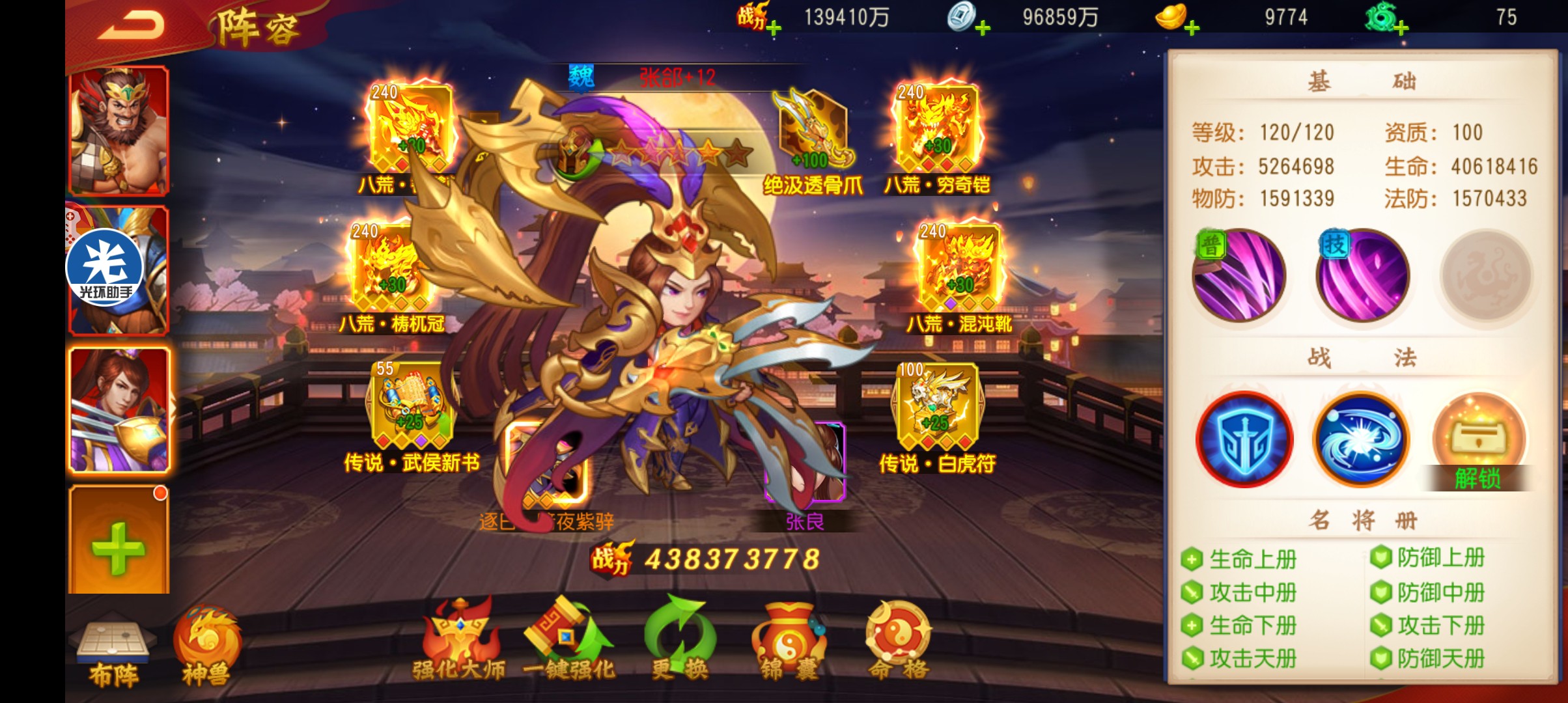Screen dimensions: 1568x703
Task: Unlock the third 战法 tactic slot
Action: [1479, 443]
